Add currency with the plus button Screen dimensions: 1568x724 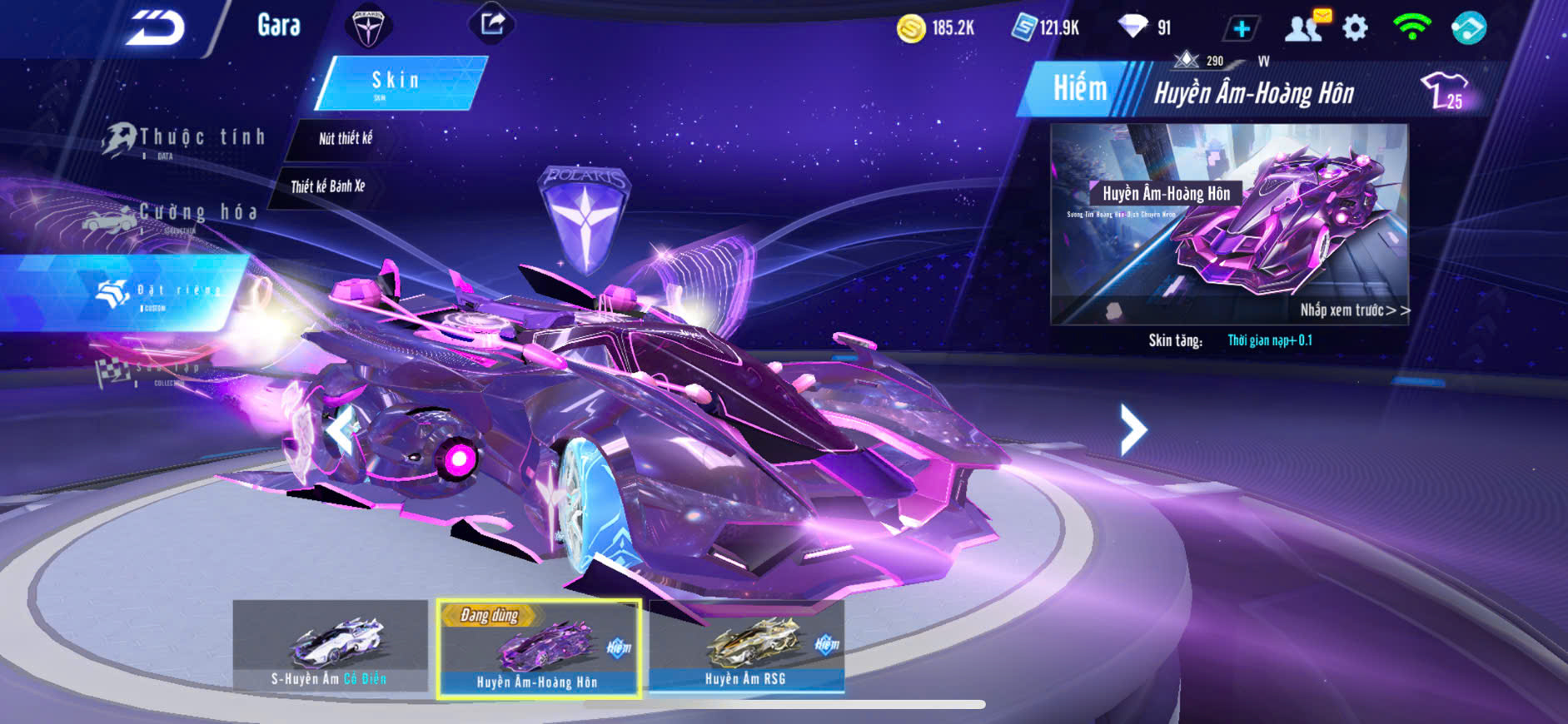[x=1241, y=29]
